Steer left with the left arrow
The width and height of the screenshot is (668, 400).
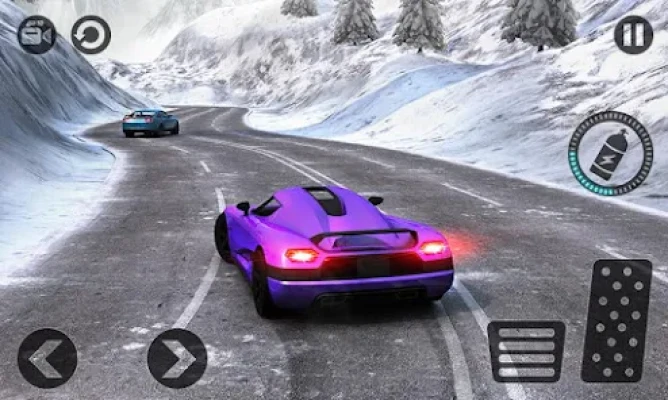(47, 358)
